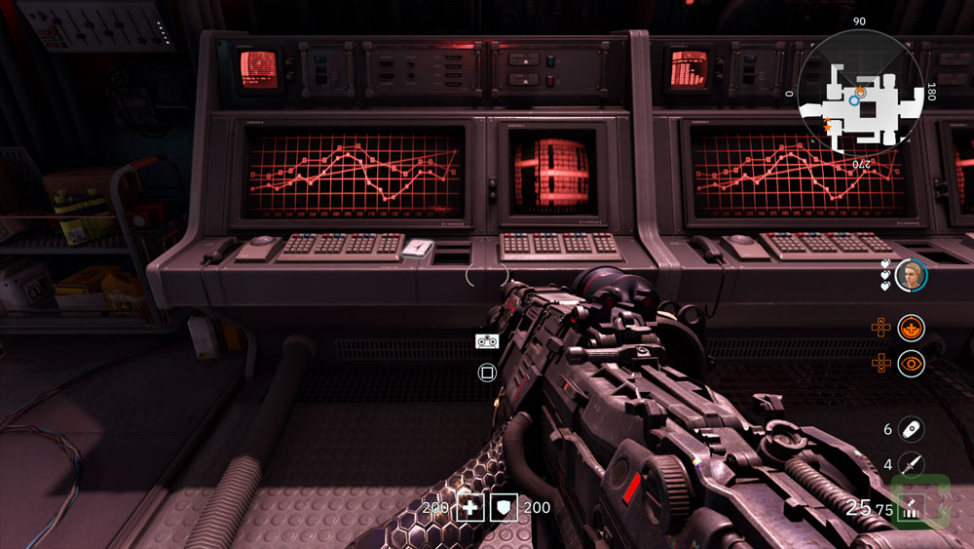Click the cassette tape collectible icon
The width and height of the screenshot is (974, 549).
487,341
